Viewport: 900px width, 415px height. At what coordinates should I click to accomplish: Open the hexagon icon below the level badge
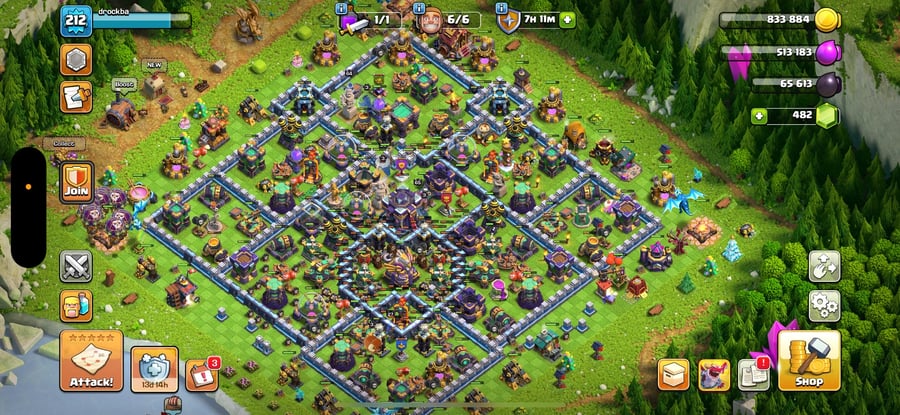pyautogui.click(x=76, y=60)
